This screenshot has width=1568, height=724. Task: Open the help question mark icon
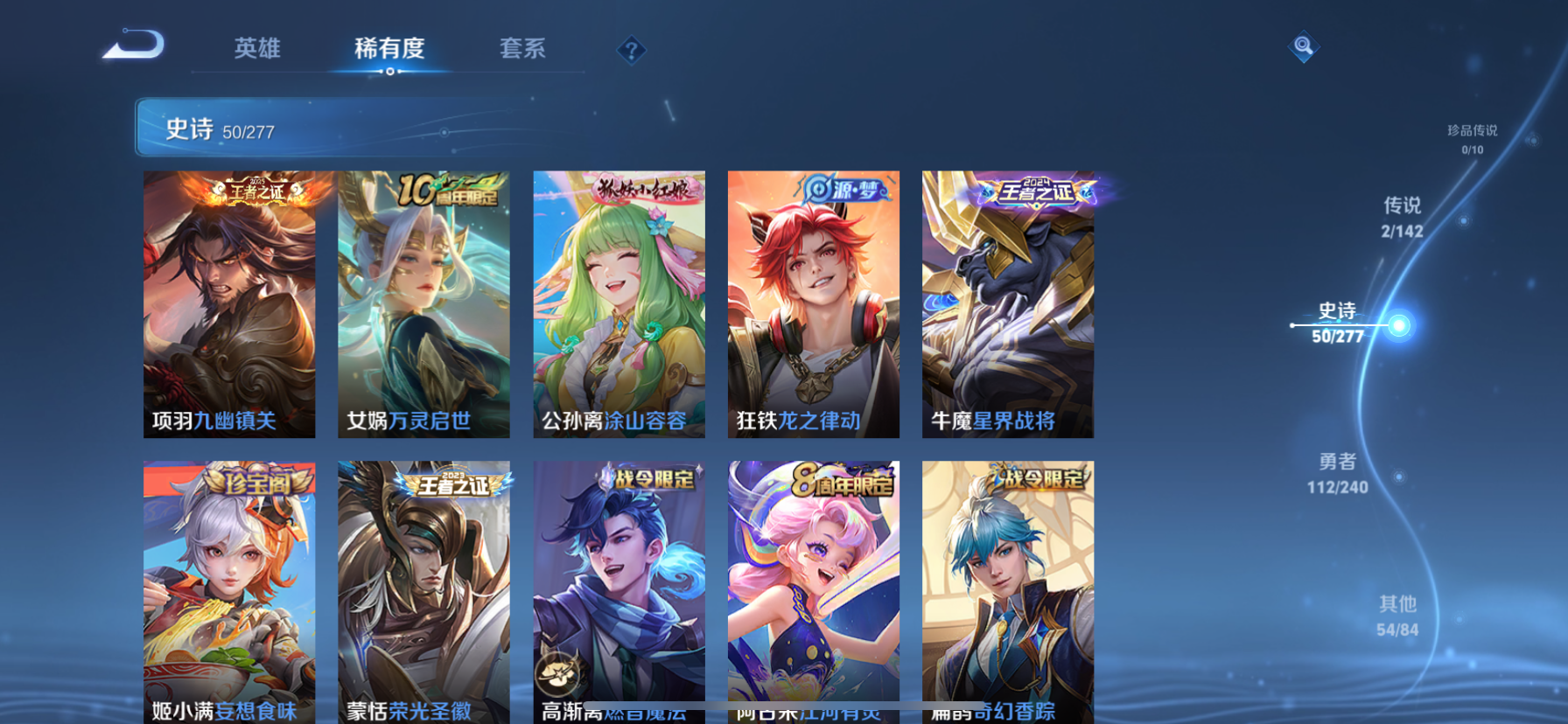point(632,50)
